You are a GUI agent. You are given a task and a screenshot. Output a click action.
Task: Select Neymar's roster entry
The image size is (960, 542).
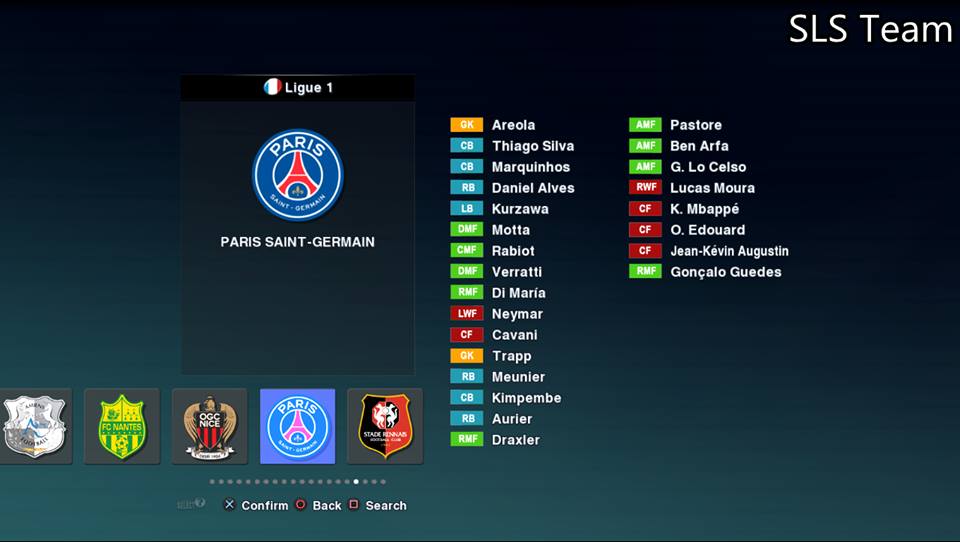(x=517, y=314)
